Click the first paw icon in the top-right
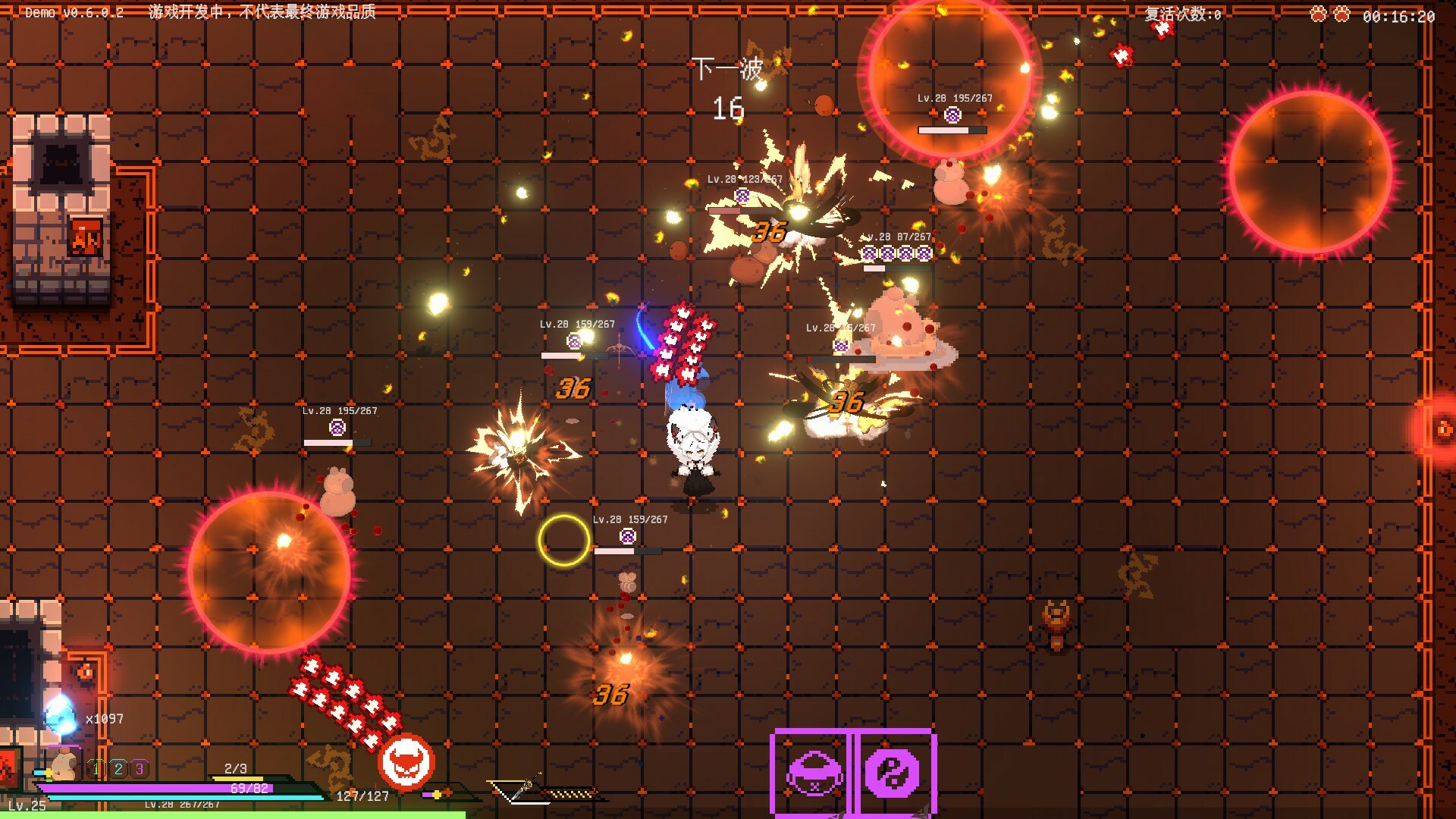 coord(1318,14)
